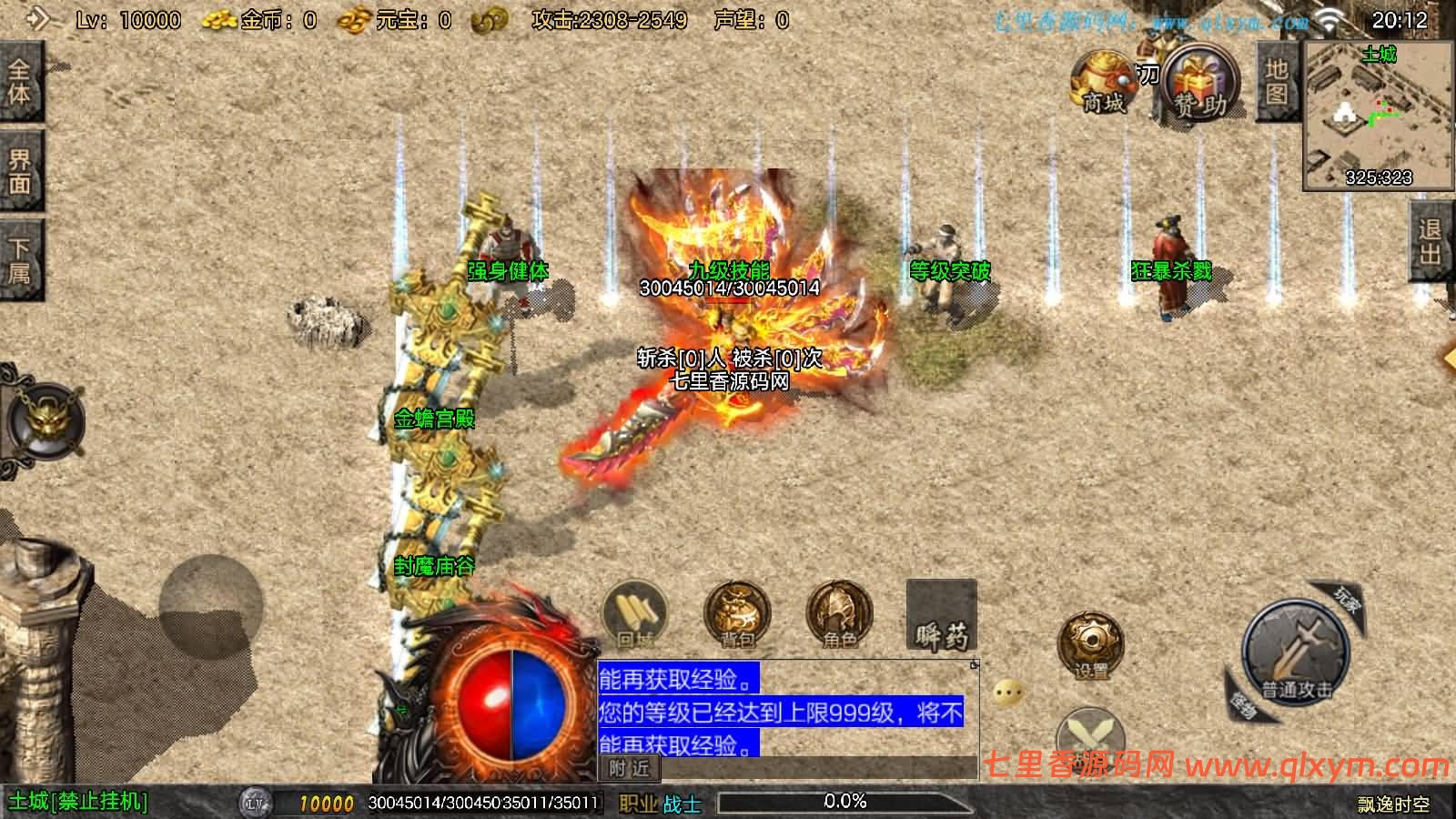Switch chat to the 附近 channel
The height and width of the screenshot is (819, 1456).
coord(629,769)
